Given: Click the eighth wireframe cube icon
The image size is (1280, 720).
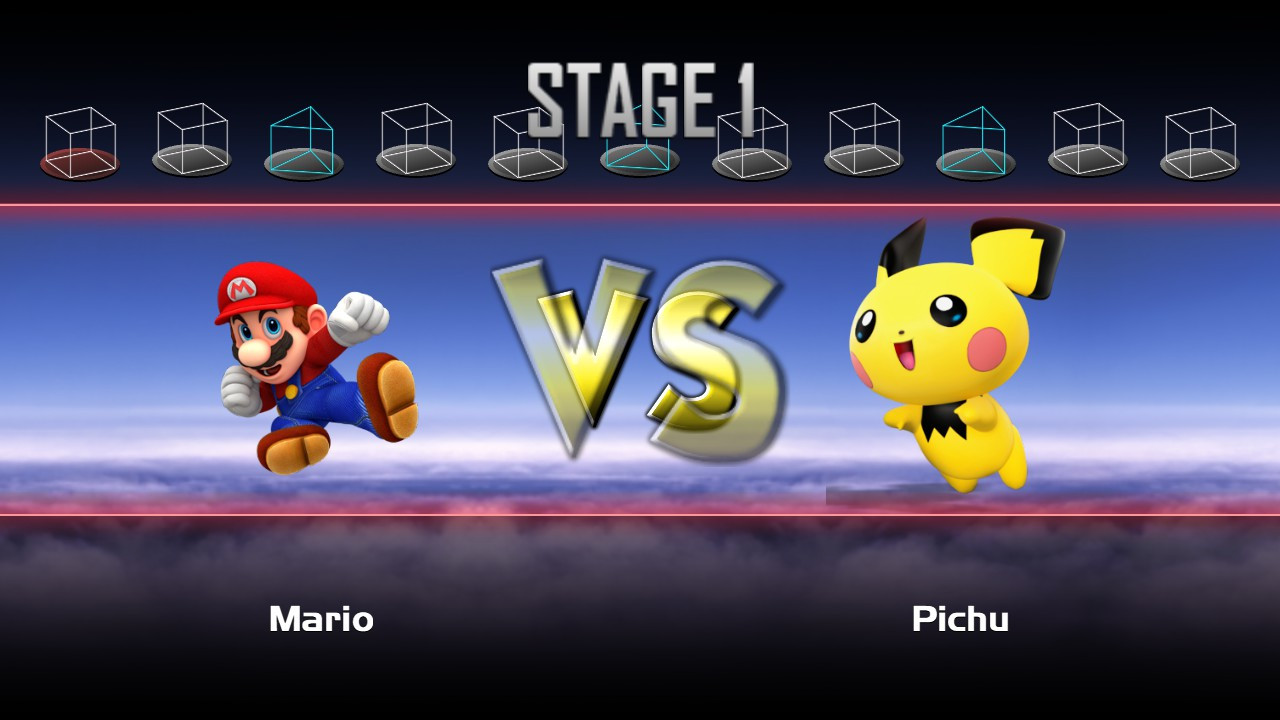Looking at the screenshot, I should 863,140.
